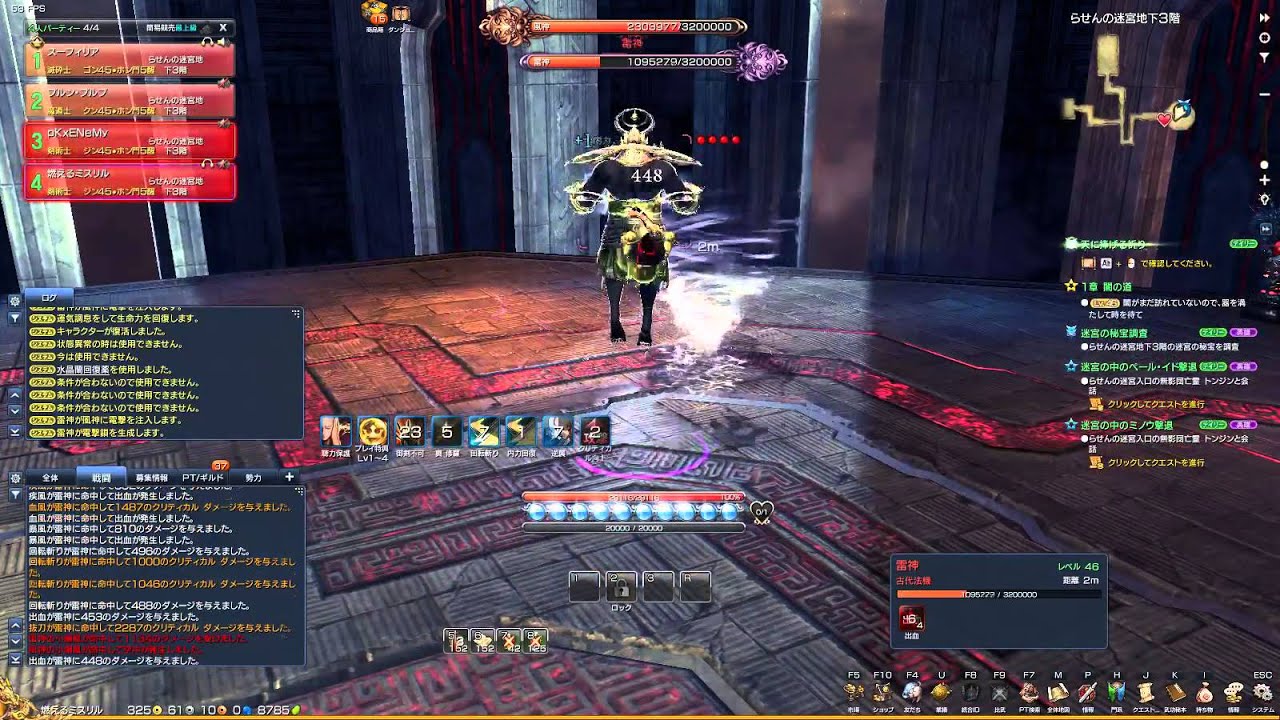Open the full map (全体地図) icon
The image size is (1280, 720).
tap(1058, 692)
